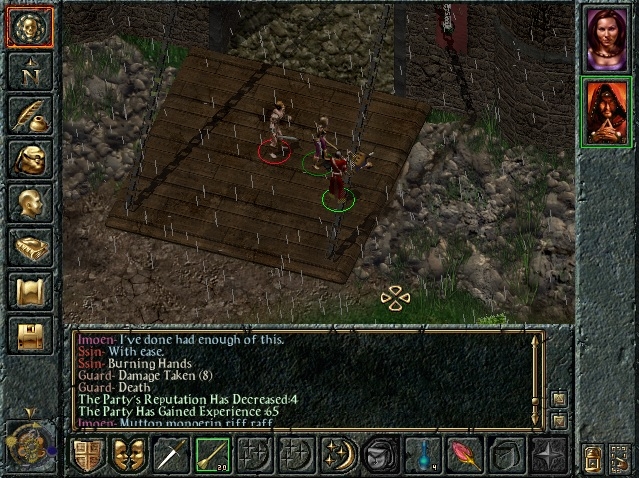Return to the game world view button
This screenshot has height=478, width=639.
coord(29,27)
